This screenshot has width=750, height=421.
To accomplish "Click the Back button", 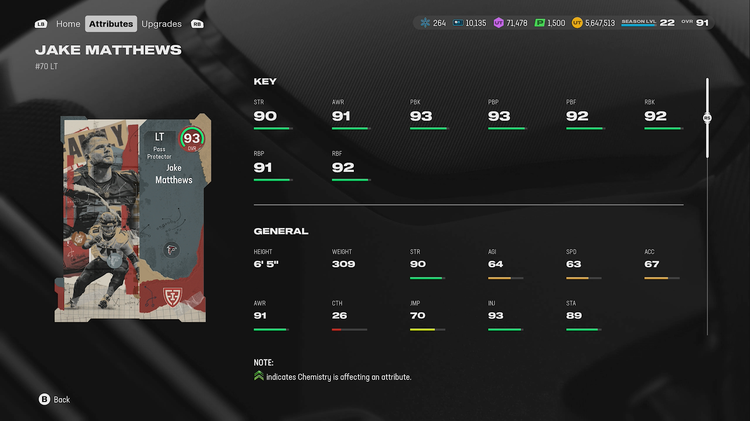I will [x=55, y=399].
